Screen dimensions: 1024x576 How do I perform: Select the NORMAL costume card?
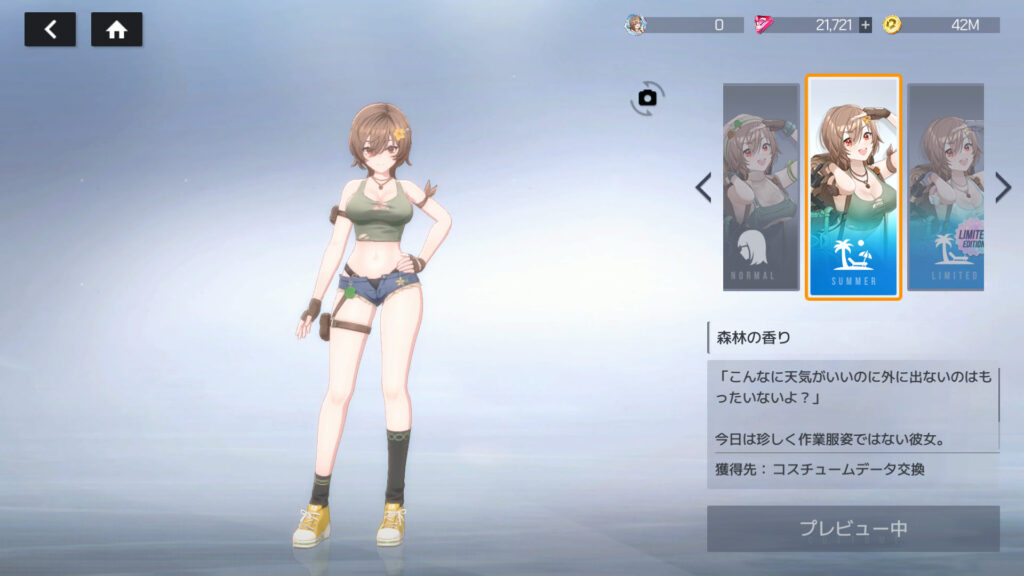(x=761, y=187)
